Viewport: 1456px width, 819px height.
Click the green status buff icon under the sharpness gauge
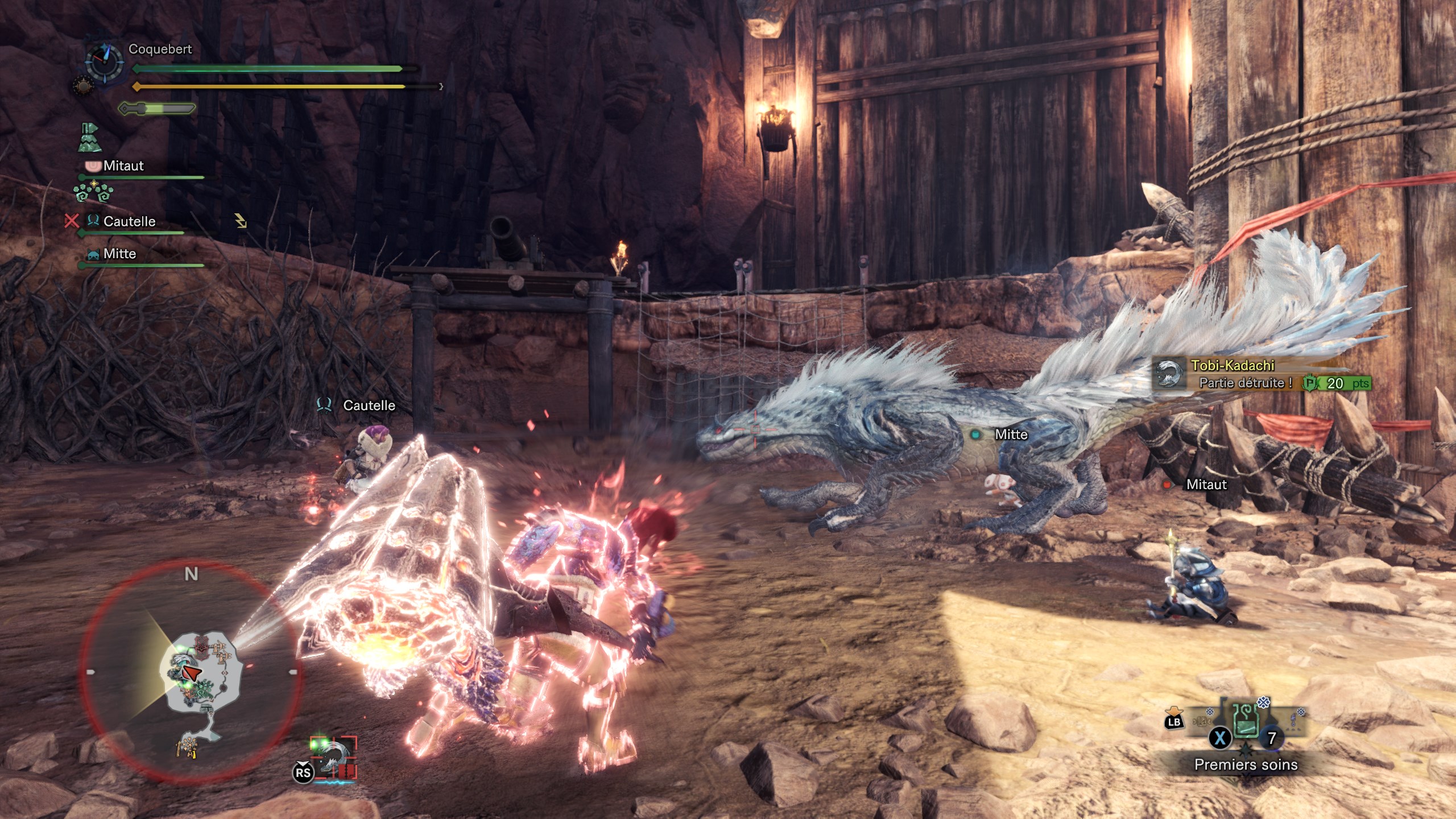click(89, 138)
